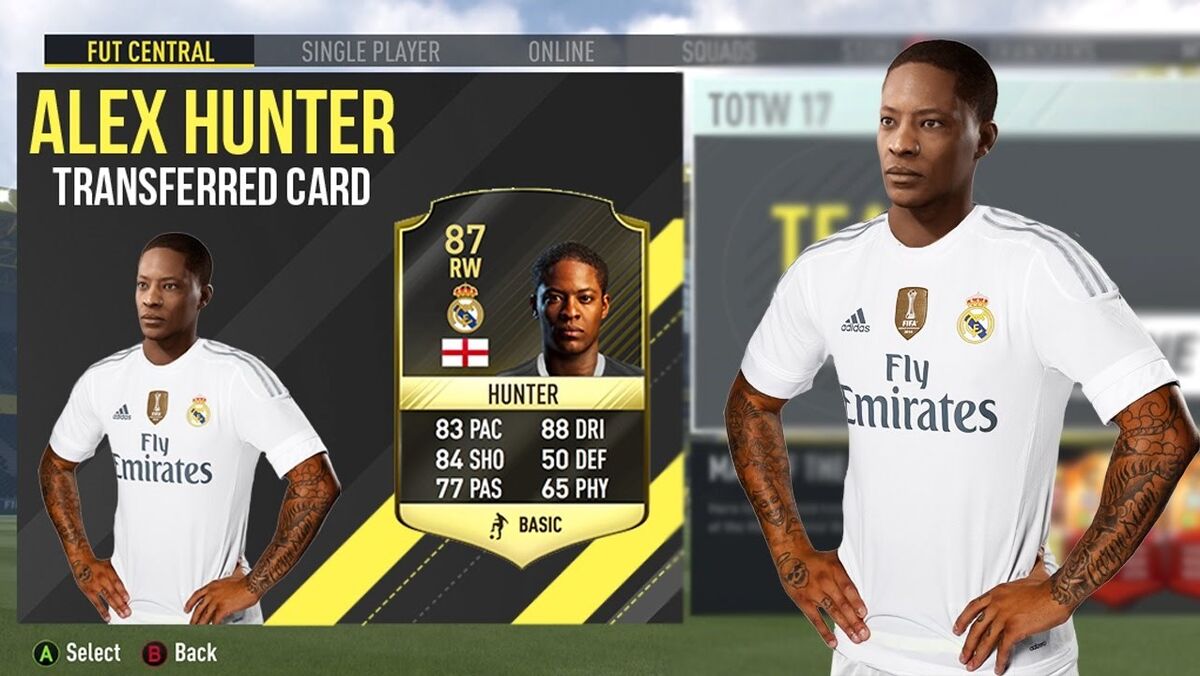Open the Single Player tab
Screen dimensions: 1200x676
point(370,52)
